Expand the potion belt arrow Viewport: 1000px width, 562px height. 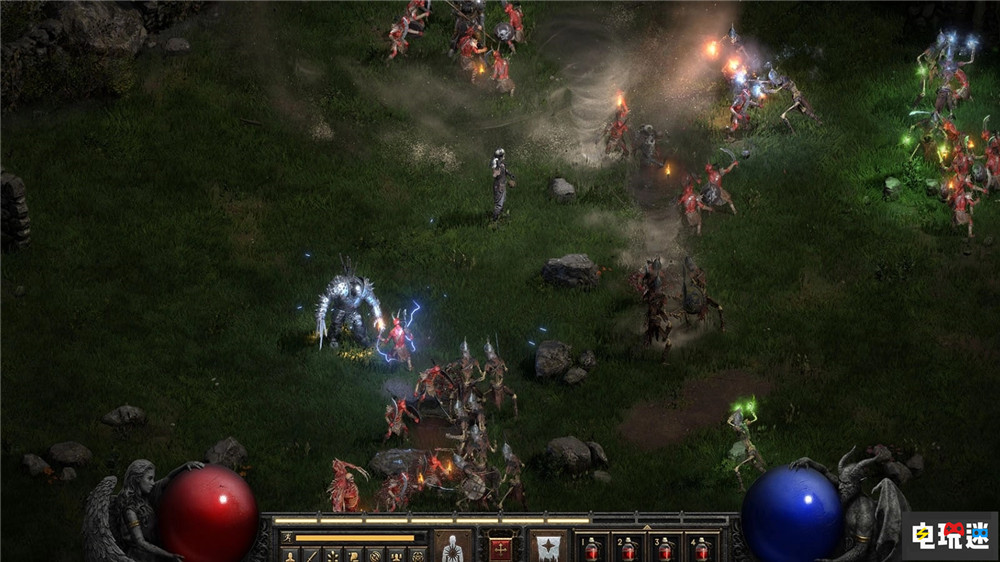(646, 527)
